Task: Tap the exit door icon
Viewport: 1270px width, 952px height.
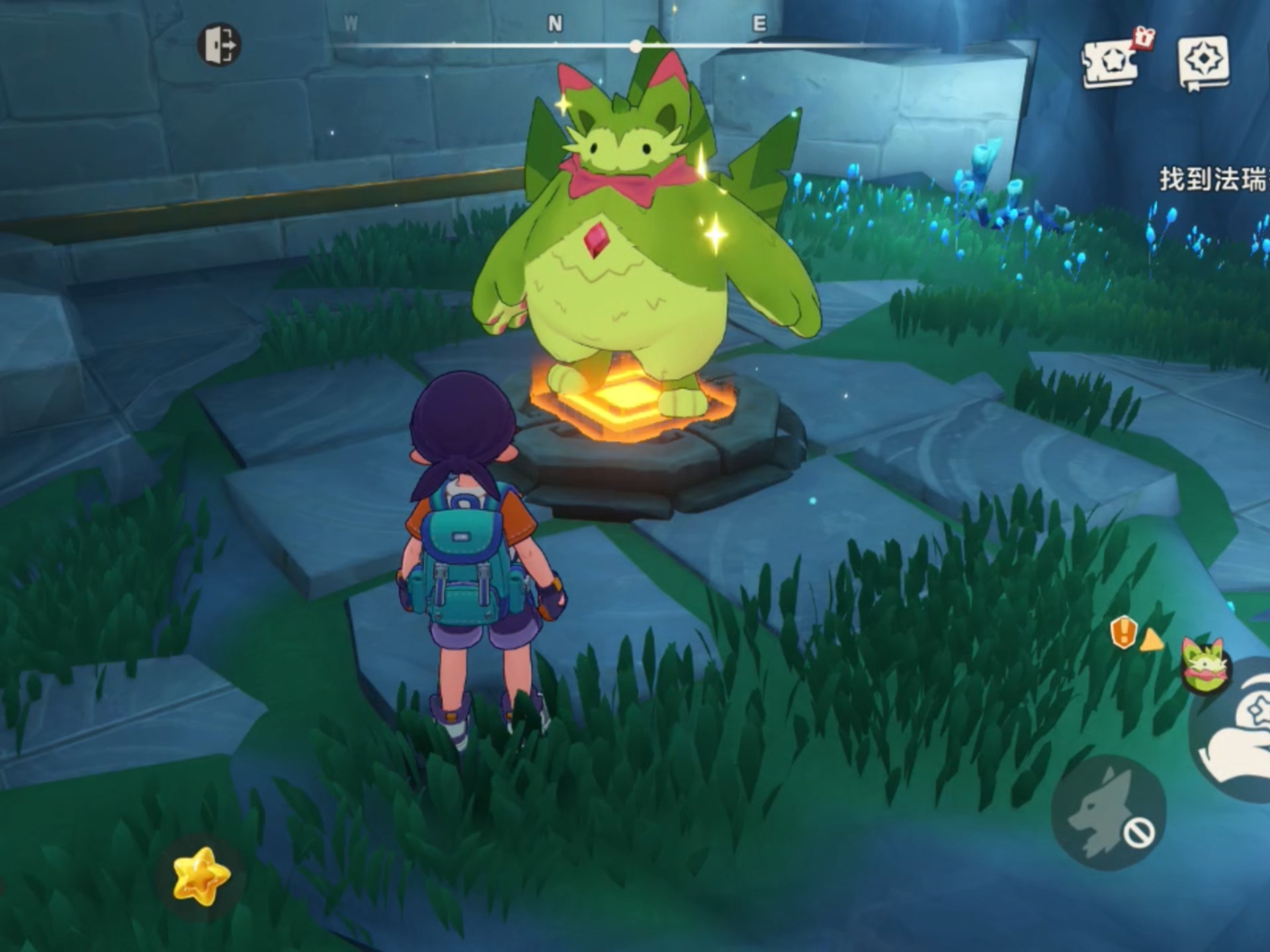Action: [x=220, y=45]
